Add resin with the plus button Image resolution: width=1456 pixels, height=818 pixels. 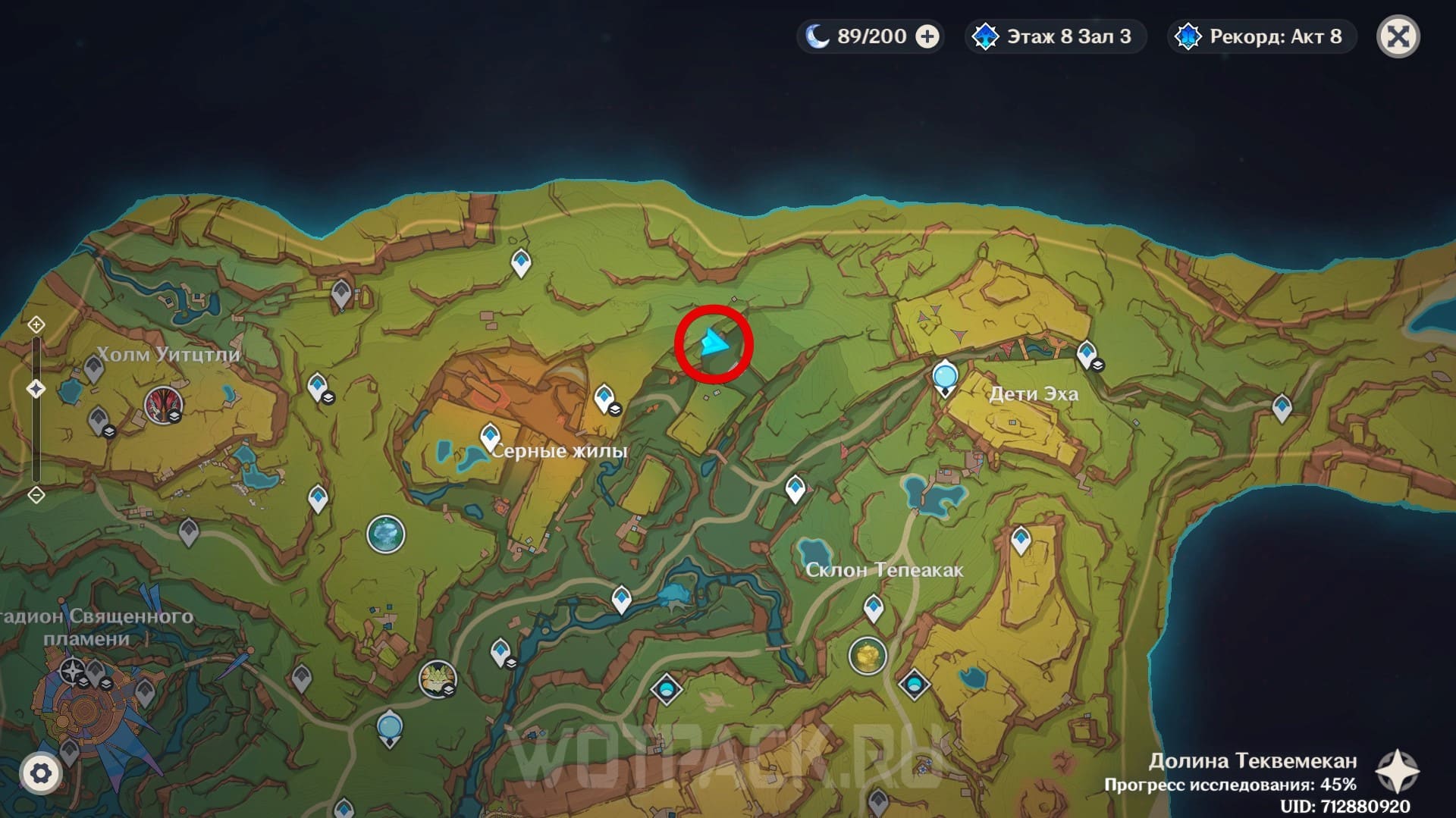pyautogui.click(x=927, y=36)
